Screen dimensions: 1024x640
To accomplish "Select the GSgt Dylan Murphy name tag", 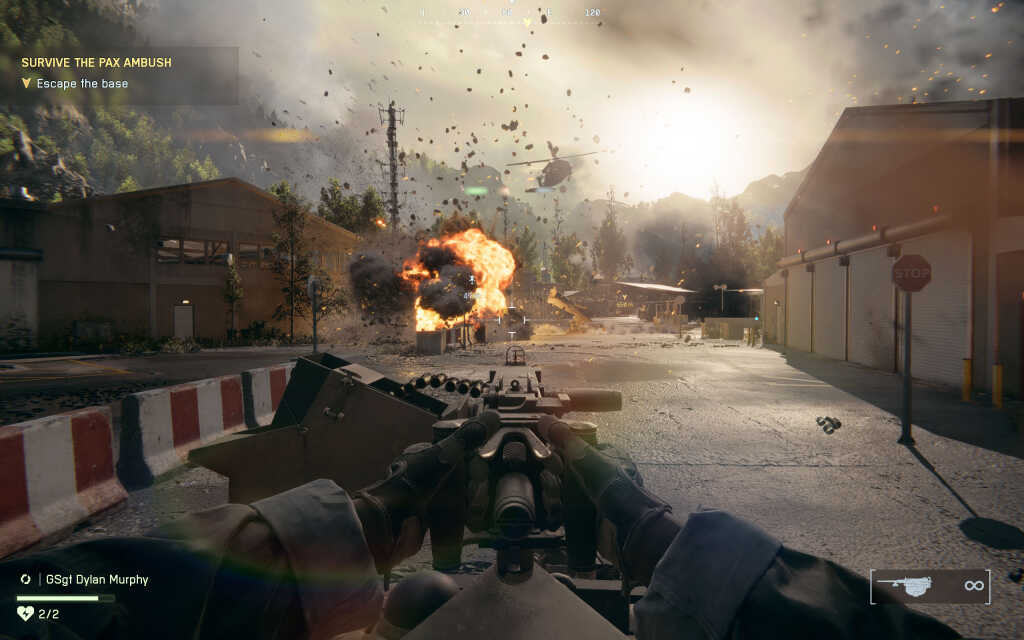I will [x=98, y=579].
